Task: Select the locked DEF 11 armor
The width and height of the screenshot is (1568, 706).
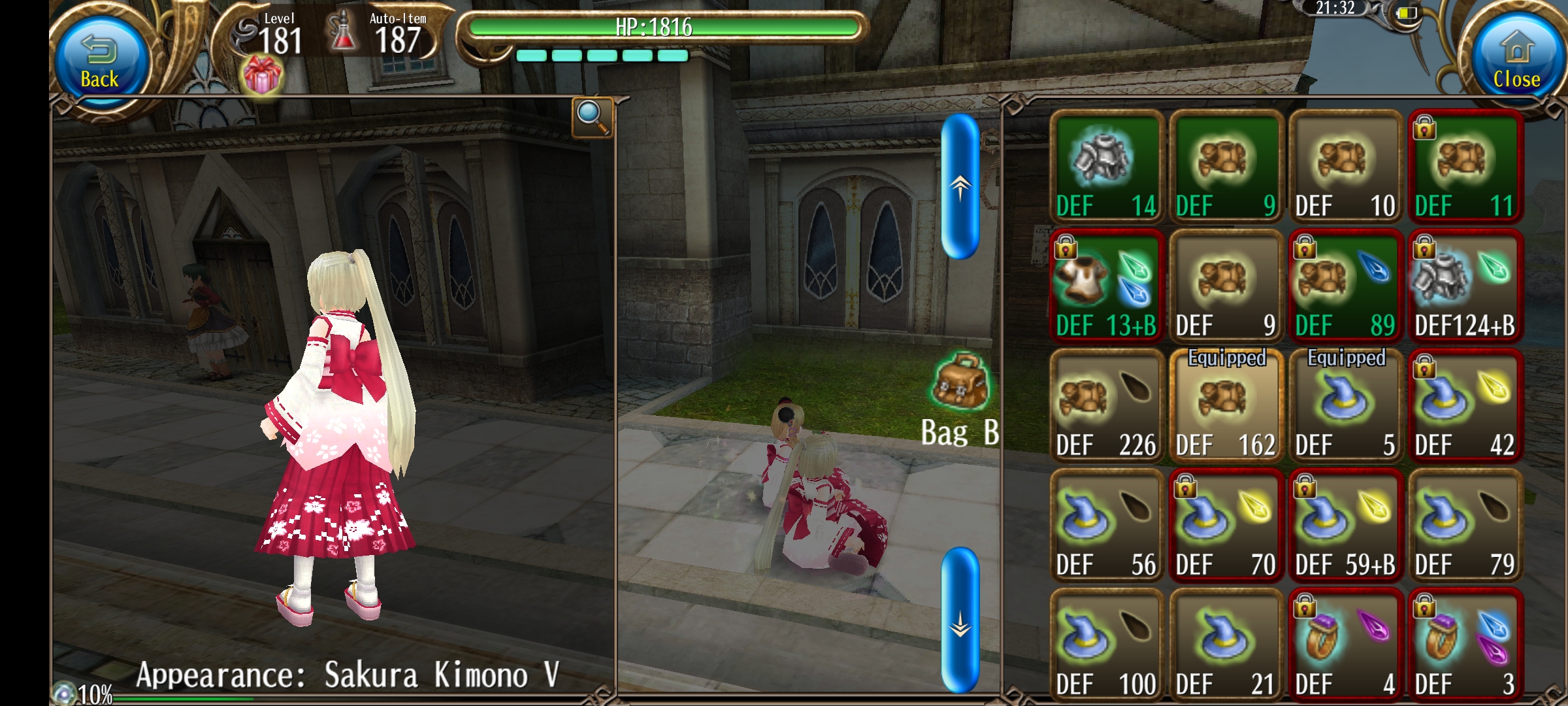Action: pyautogui.click(x=1465, y=167)
